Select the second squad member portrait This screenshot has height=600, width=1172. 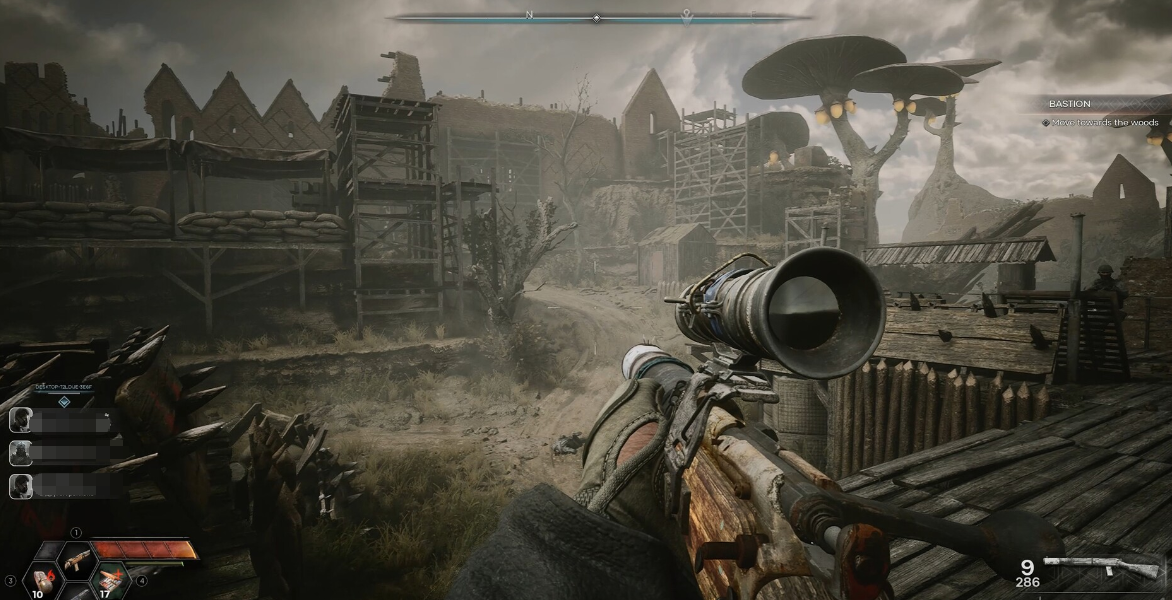point(20,454)
